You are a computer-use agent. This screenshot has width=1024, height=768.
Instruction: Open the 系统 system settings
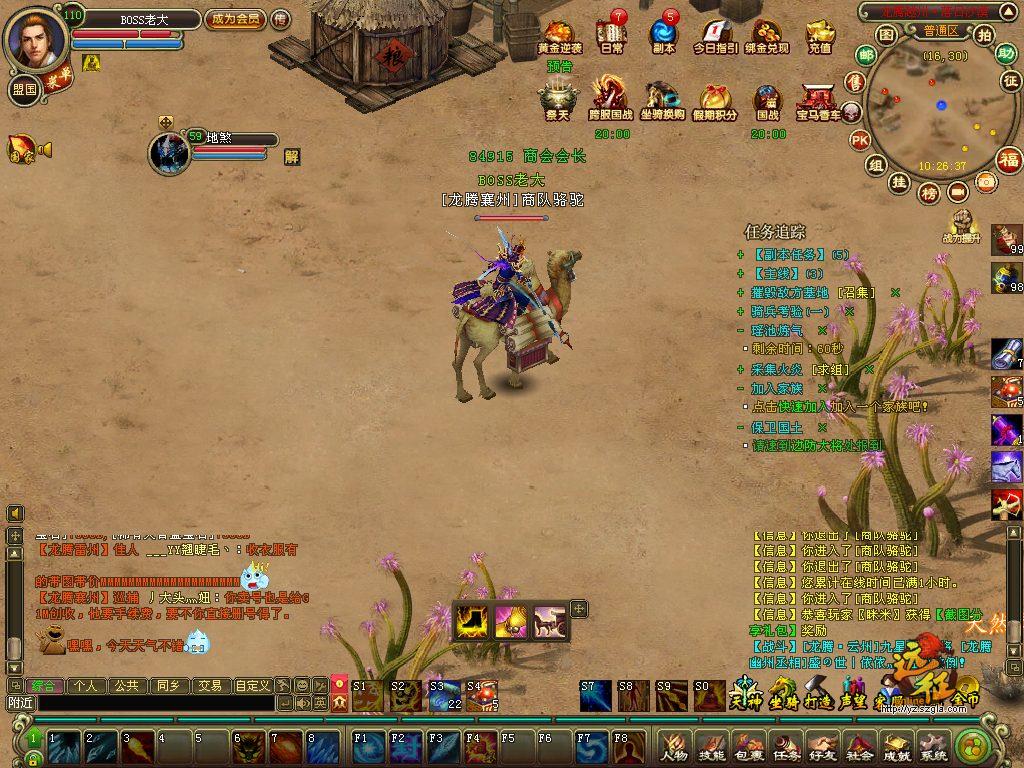[x=932, y=746]
